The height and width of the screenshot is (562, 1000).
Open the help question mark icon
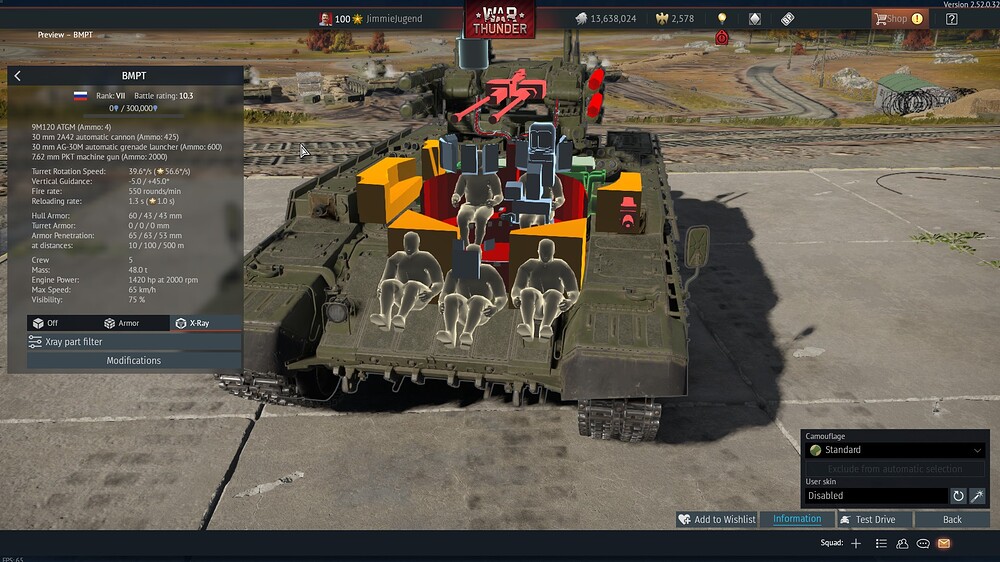(952, 19)
